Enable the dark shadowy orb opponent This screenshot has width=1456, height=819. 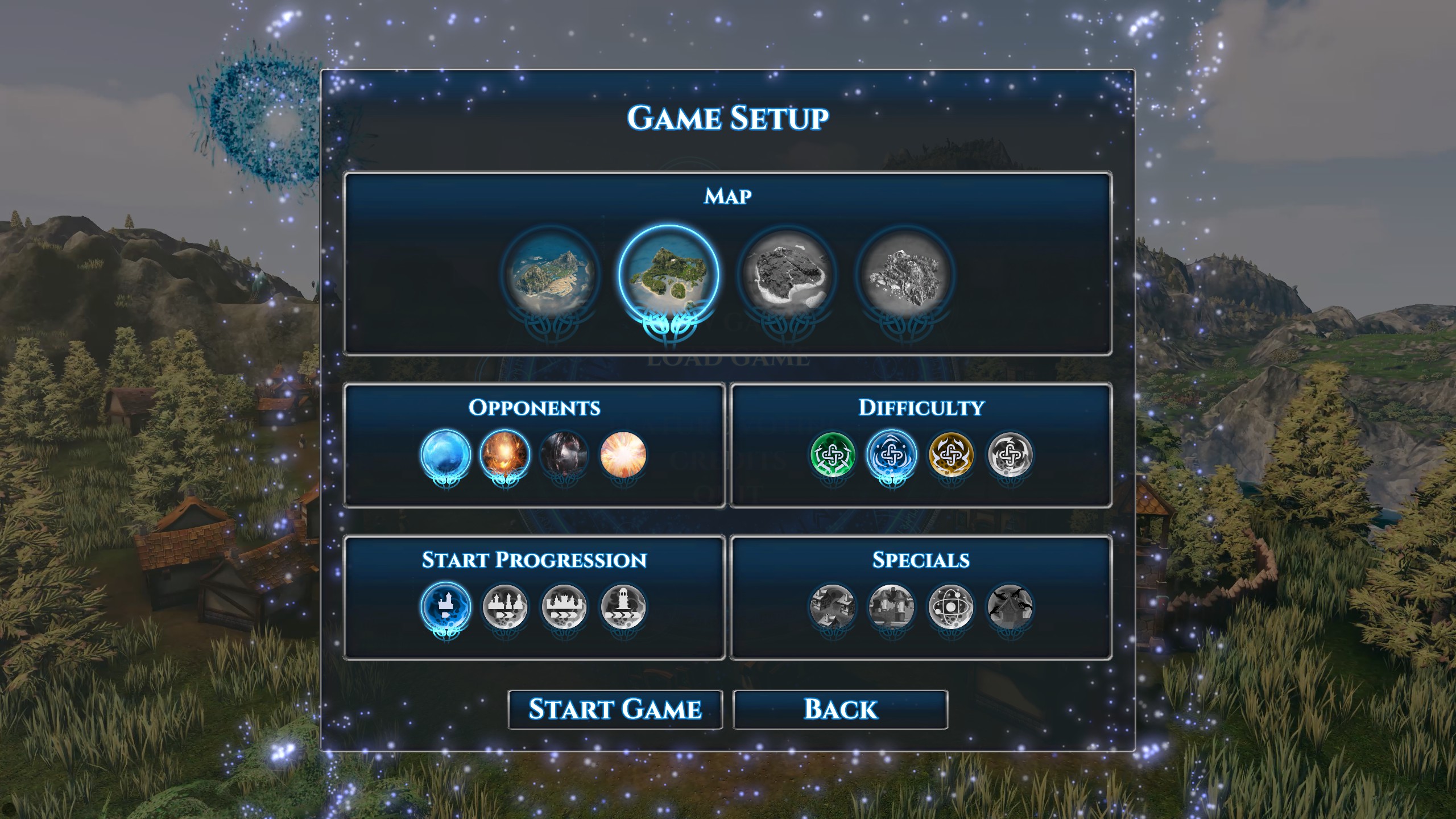(x=564, y=454)
